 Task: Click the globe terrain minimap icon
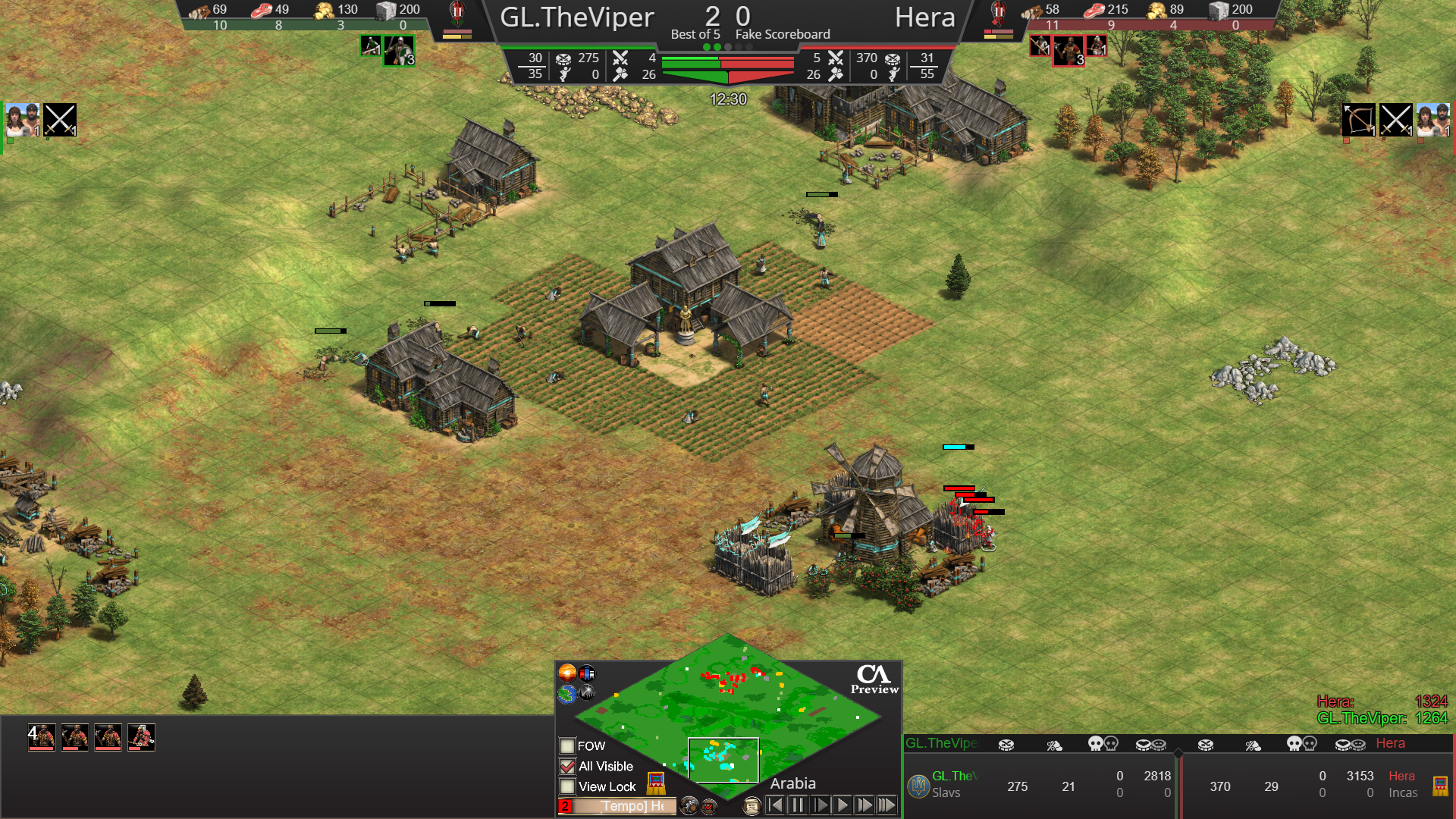click(x=566, y=693)
